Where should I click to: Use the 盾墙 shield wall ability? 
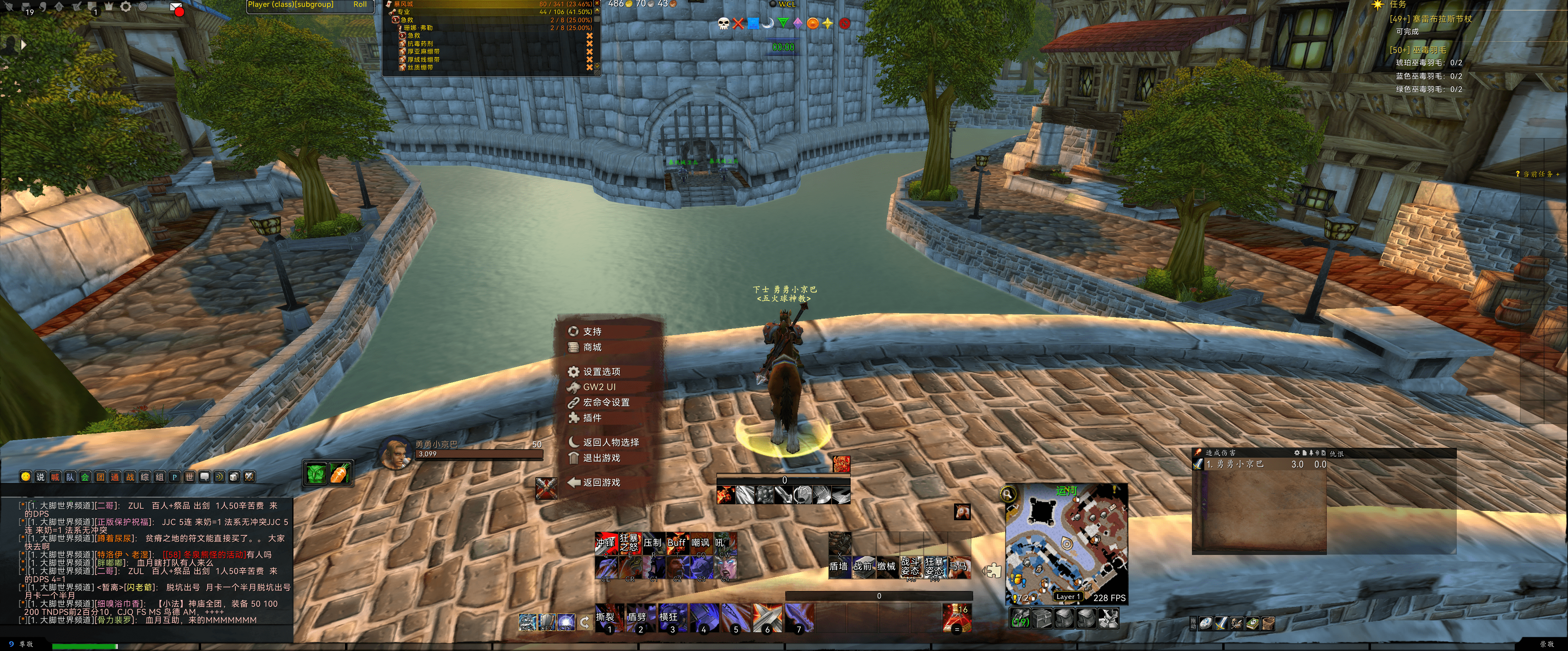(x=839, y=566)
